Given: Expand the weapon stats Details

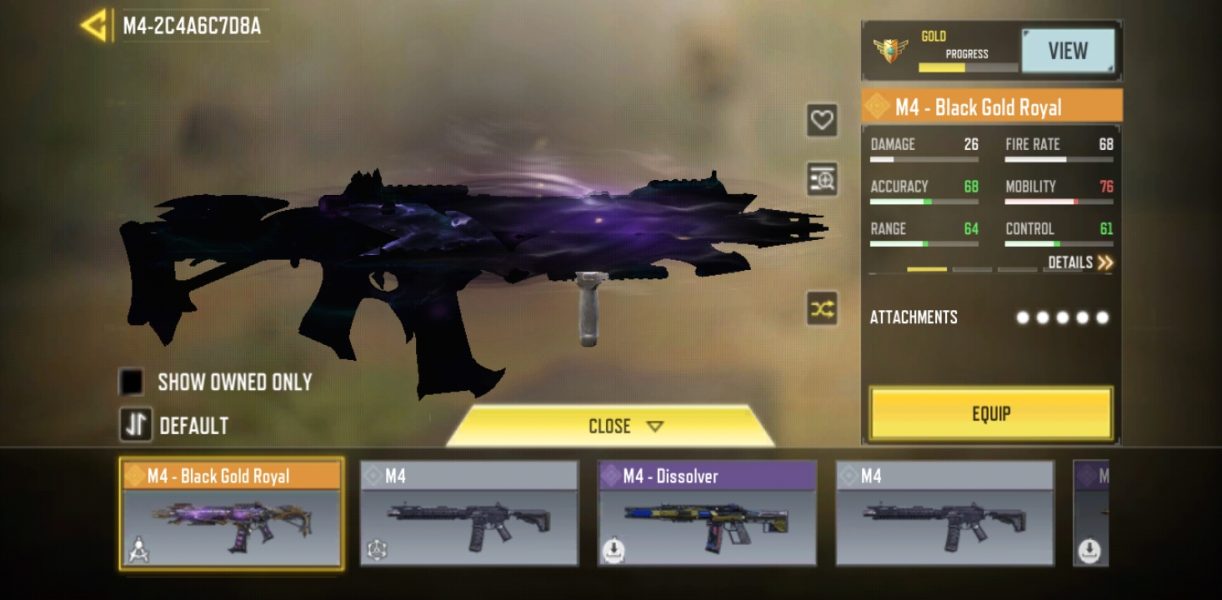Looking at the screenshot, I should point(1080,263).
